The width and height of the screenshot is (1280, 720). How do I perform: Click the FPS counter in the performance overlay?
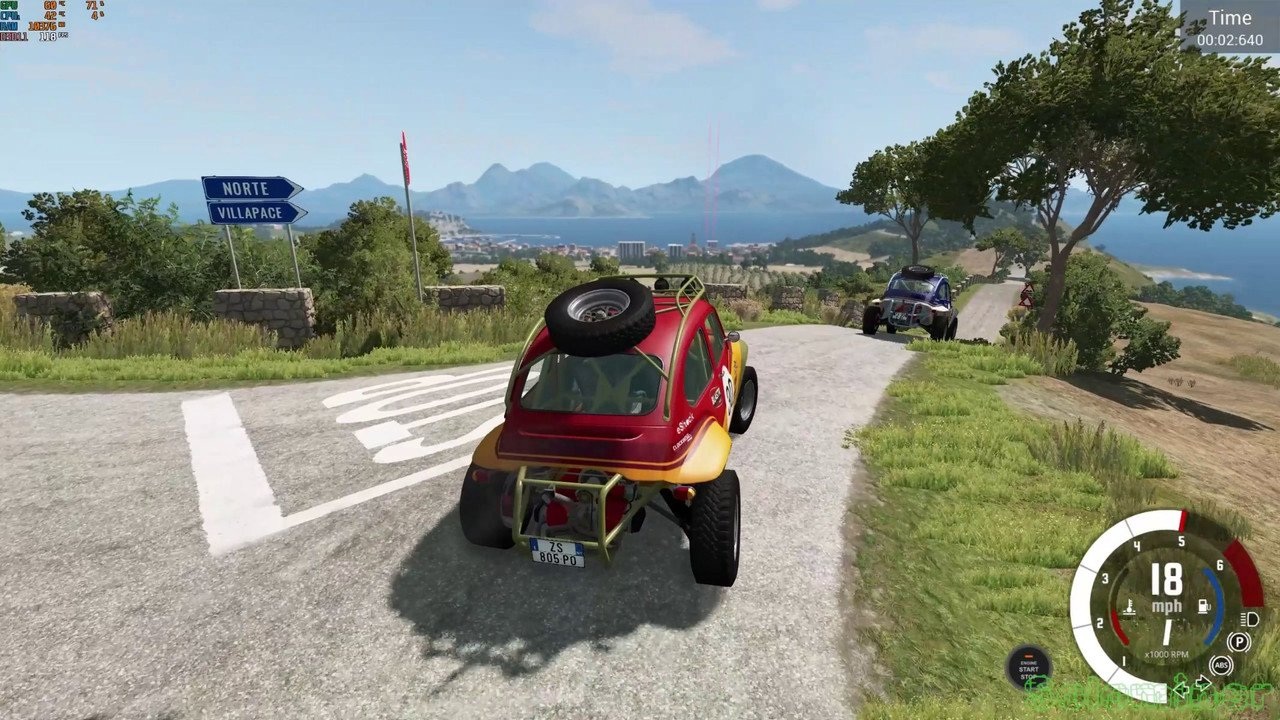coord(50,36)
